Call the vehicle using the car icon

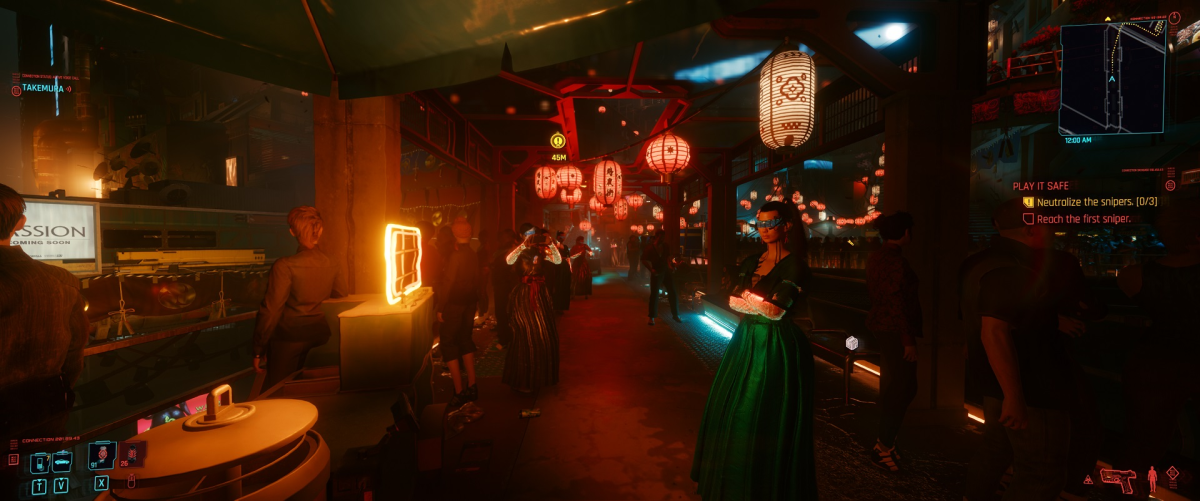point(61,462)
